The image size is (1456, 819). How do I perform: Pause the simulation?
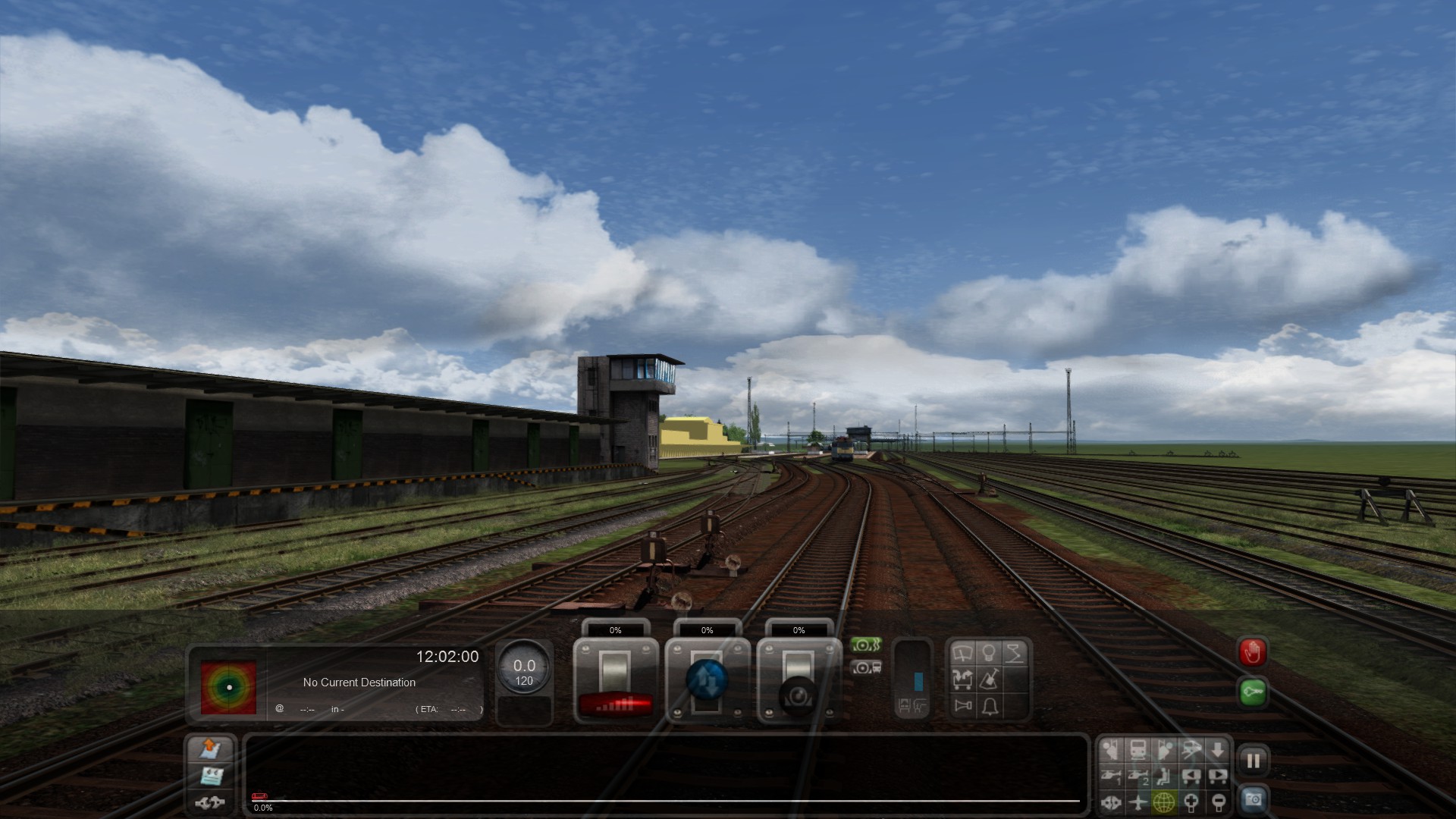pyautogui.click(x=1253, y=761)
